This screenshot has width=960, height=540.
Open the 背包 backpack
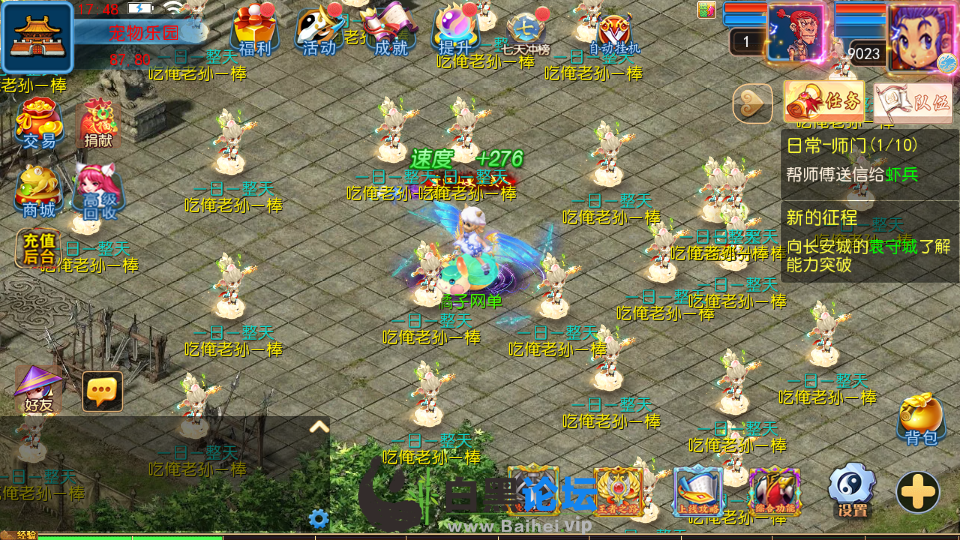(920, 420)
